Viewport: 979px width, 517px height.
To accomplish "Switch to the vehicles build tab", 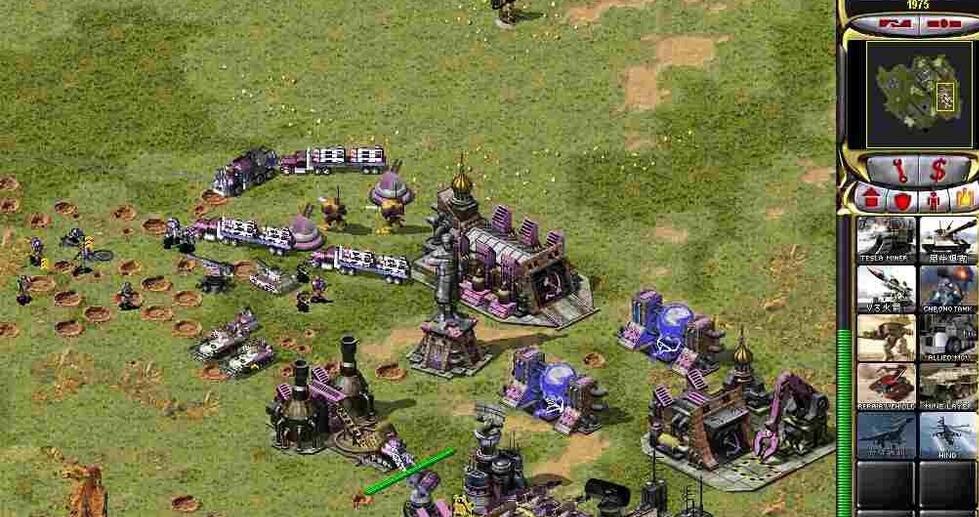I will [x=964, y=198].
